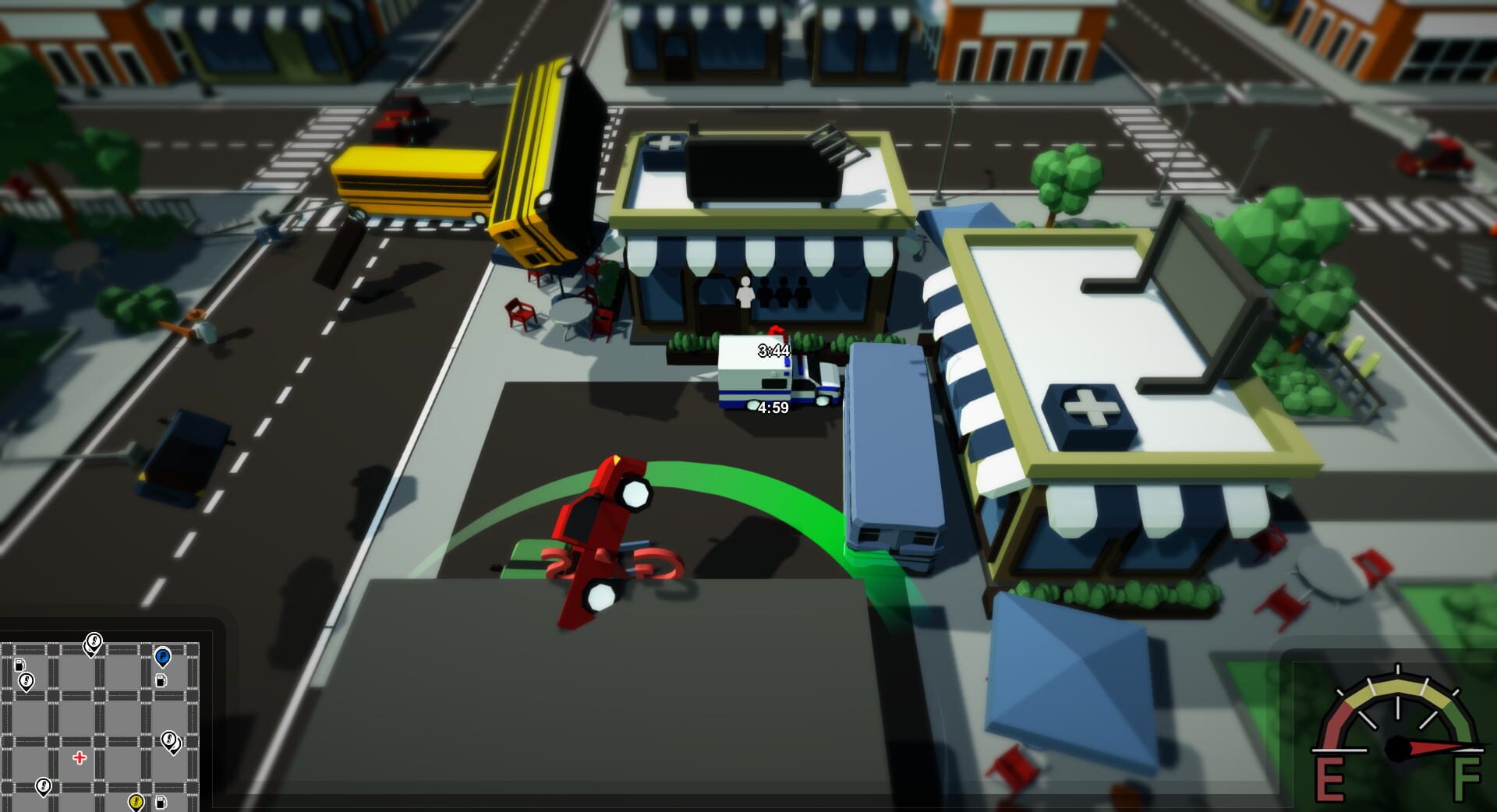This screenshot has width=1497, height=812.
Task: Select the passenger marker near the minimap's bottom-left
Action: [x=44, y=786]
